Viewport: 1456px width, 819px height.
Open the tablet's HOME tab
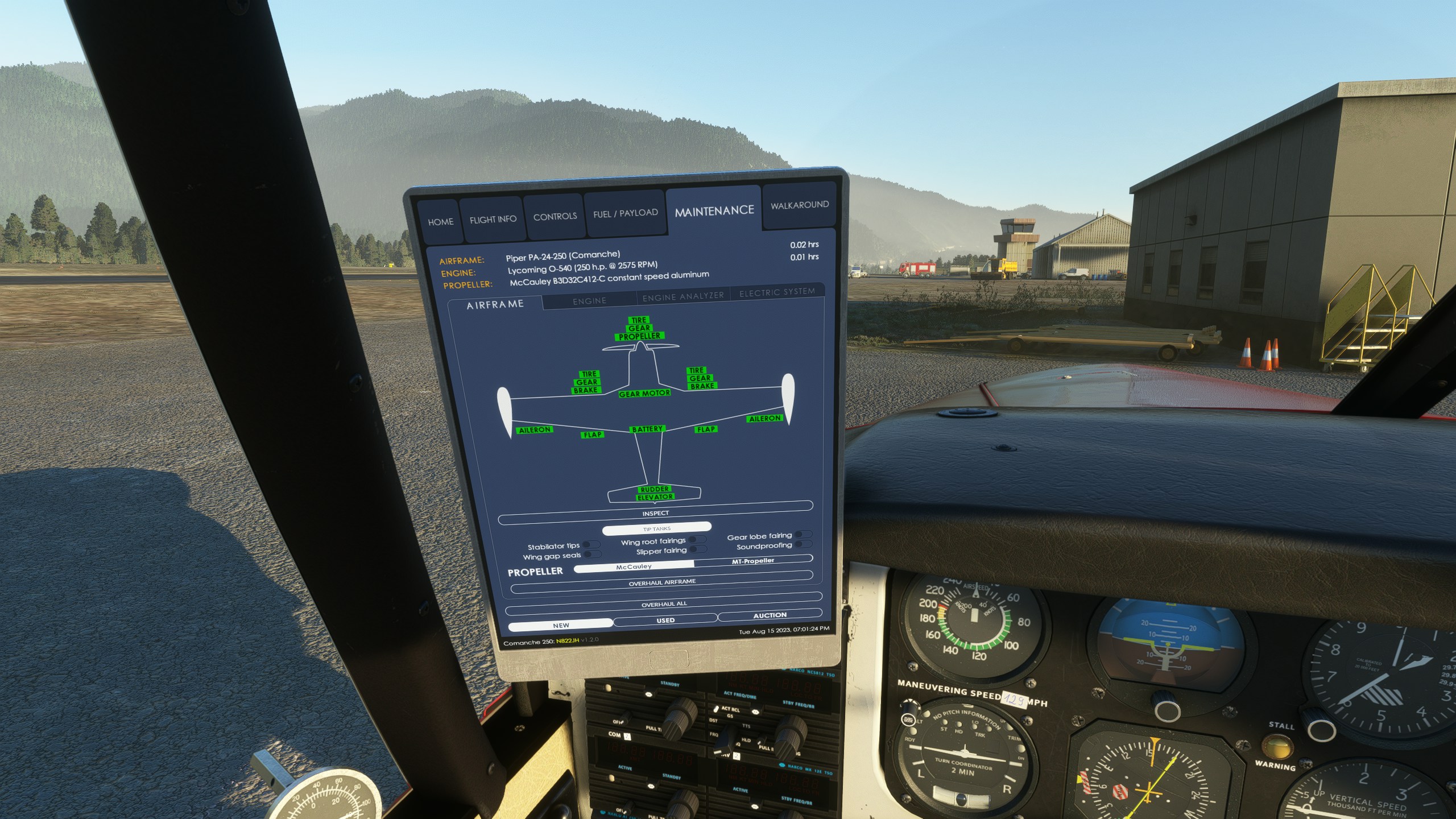(440, 222)
